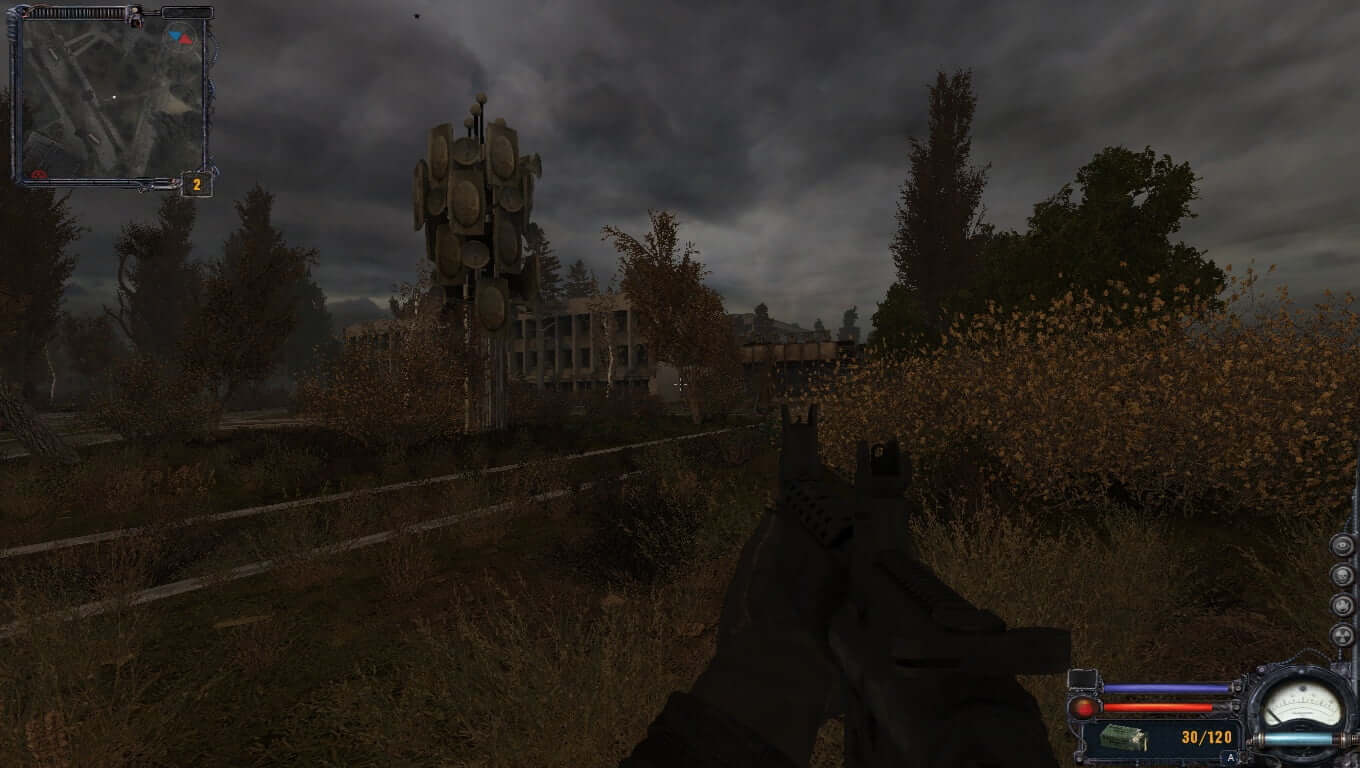
Task: Toggle the "A" fire mode indicator
Action: (1230, 758)
